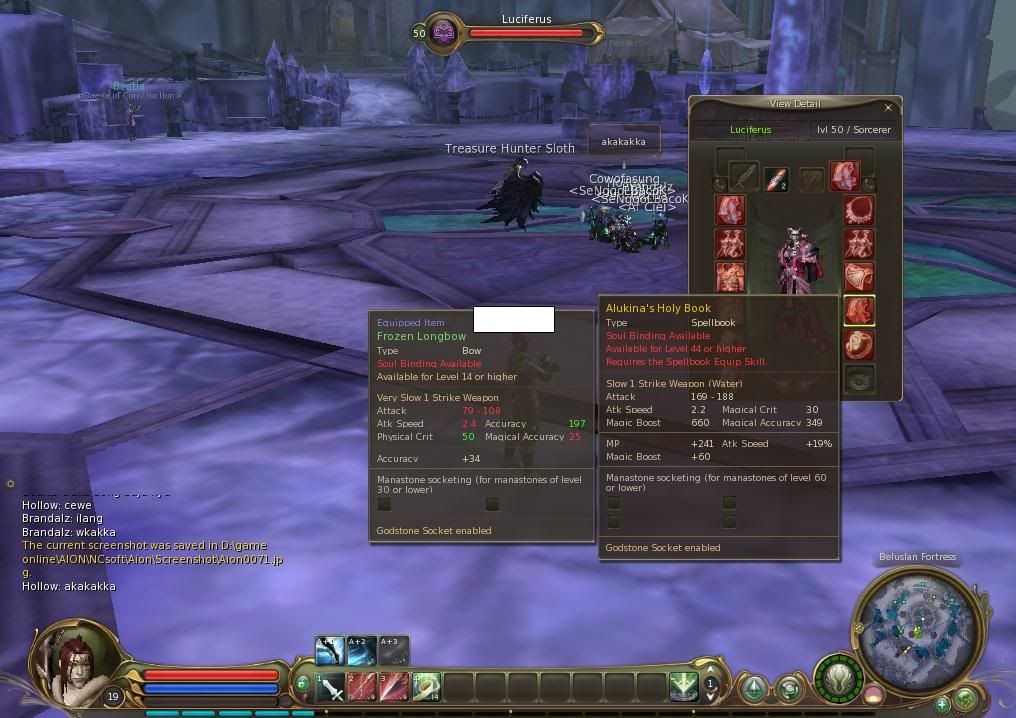Select the feather item slot with count 2
This screenshot has height=718, width=1016.
click(x=776, y=179)
